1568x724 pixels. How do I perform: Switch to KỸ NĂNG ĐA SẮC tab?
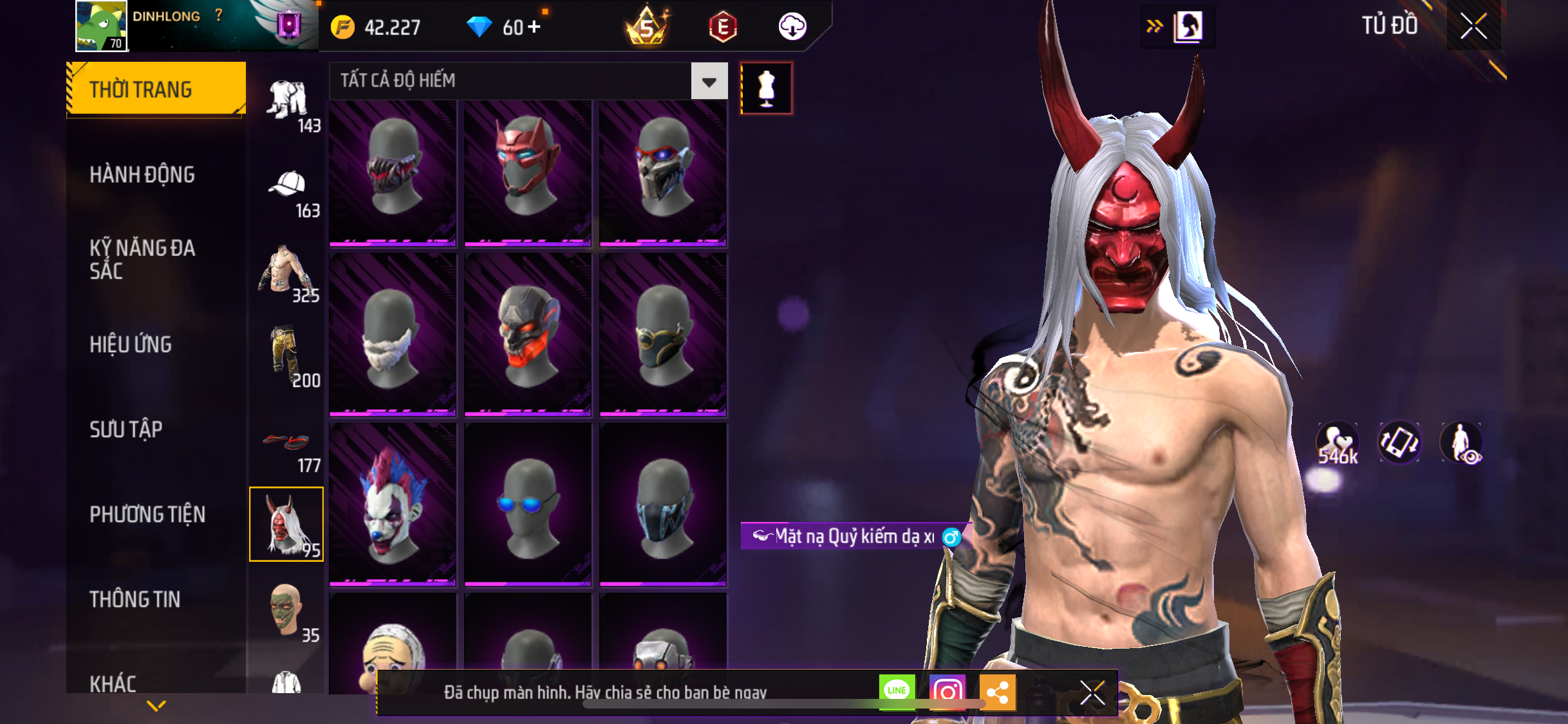(x=142, y=259)
